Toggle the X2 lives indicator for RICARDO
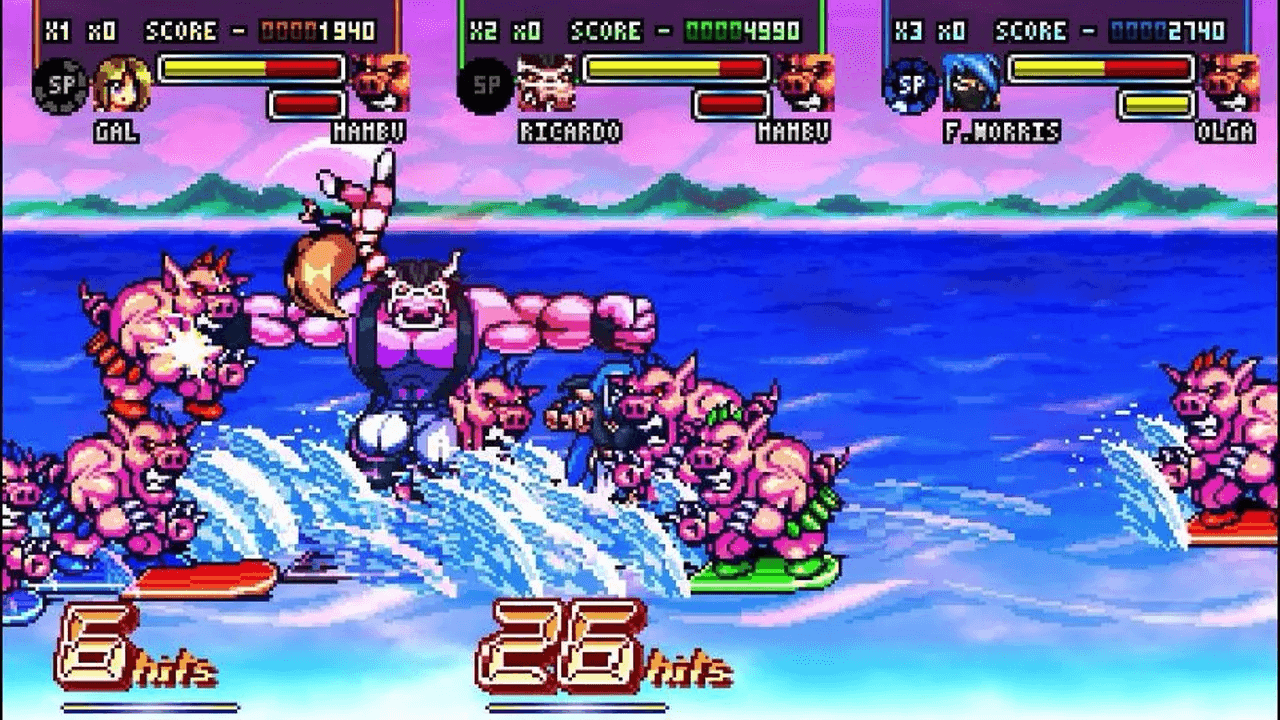Screen dimensions: 1280x720 [483, 30]
